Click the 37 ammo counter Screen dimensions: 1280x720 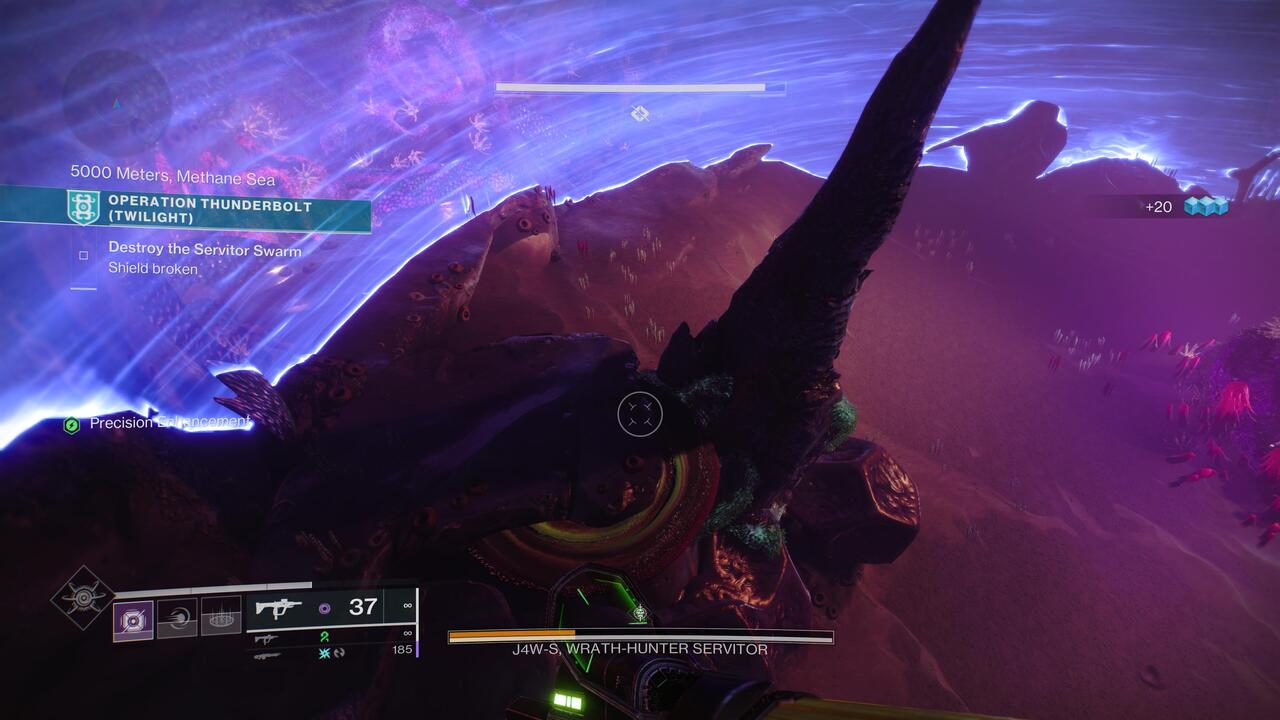pos(362,606)
